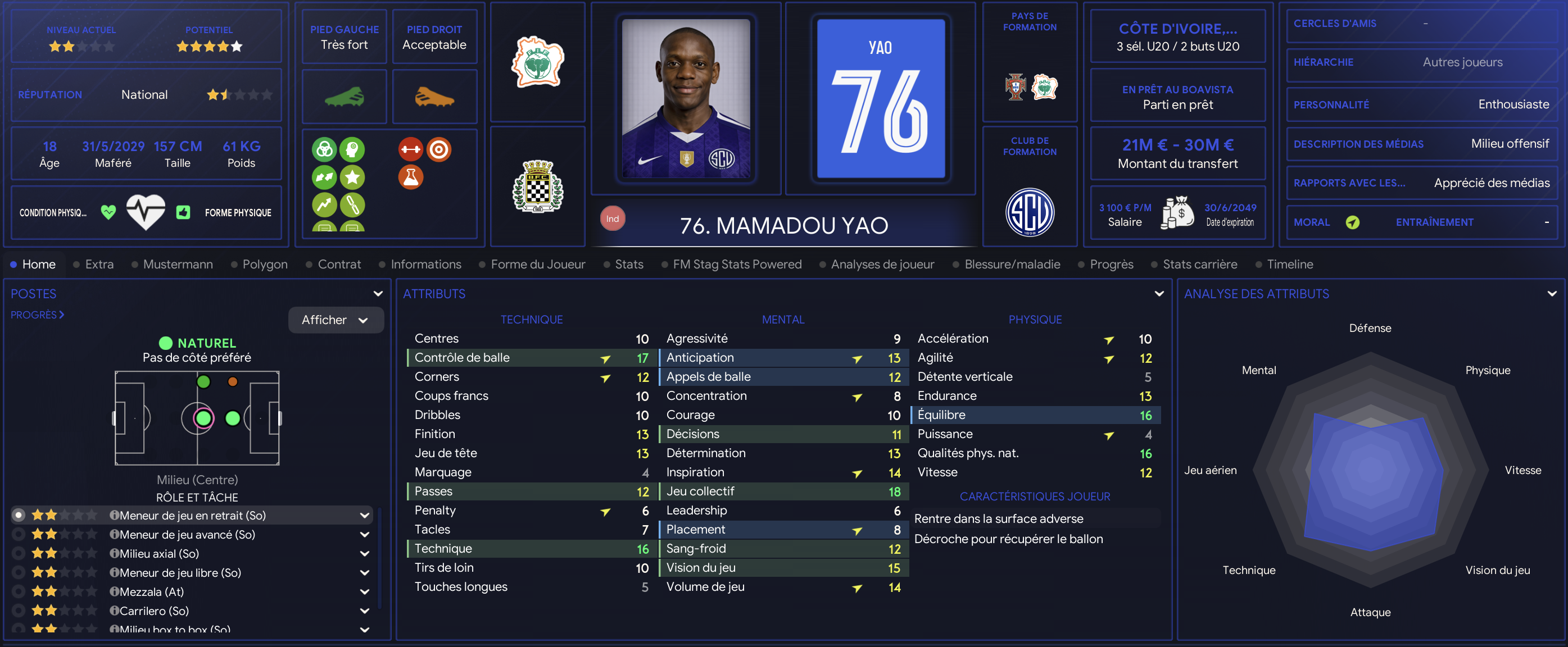1568x647 pixels.
Task: Select the Analyses de joueur tab
Action: point(882,265)
